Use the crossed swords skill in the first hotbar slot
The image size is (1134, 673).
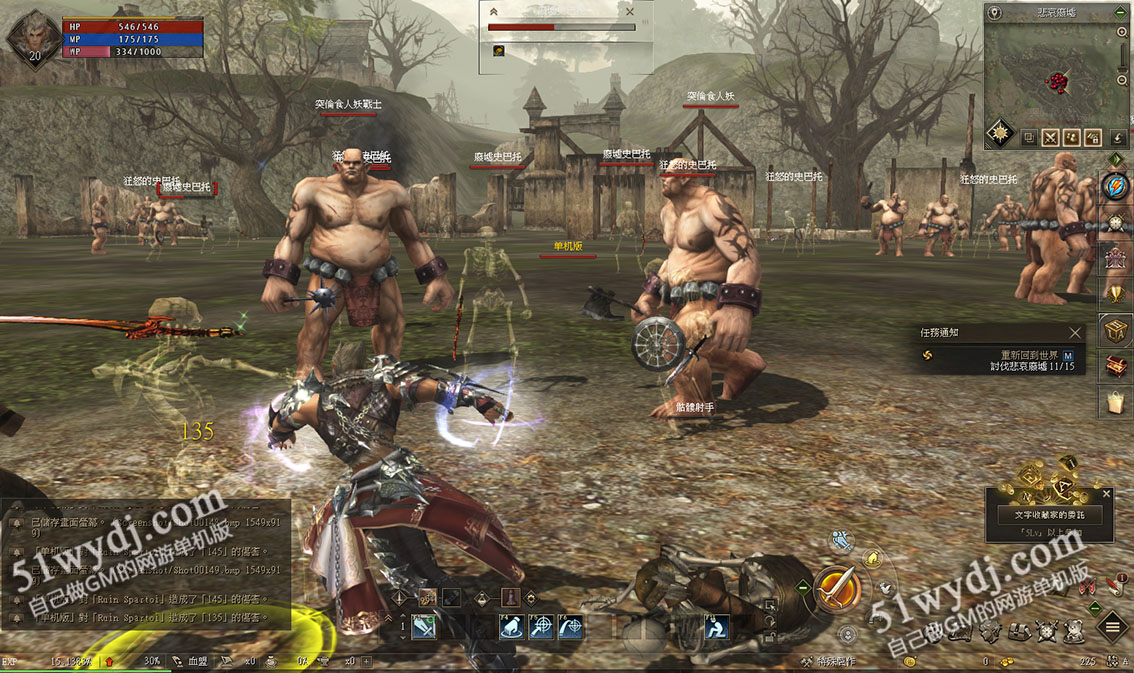pos(424,627)
